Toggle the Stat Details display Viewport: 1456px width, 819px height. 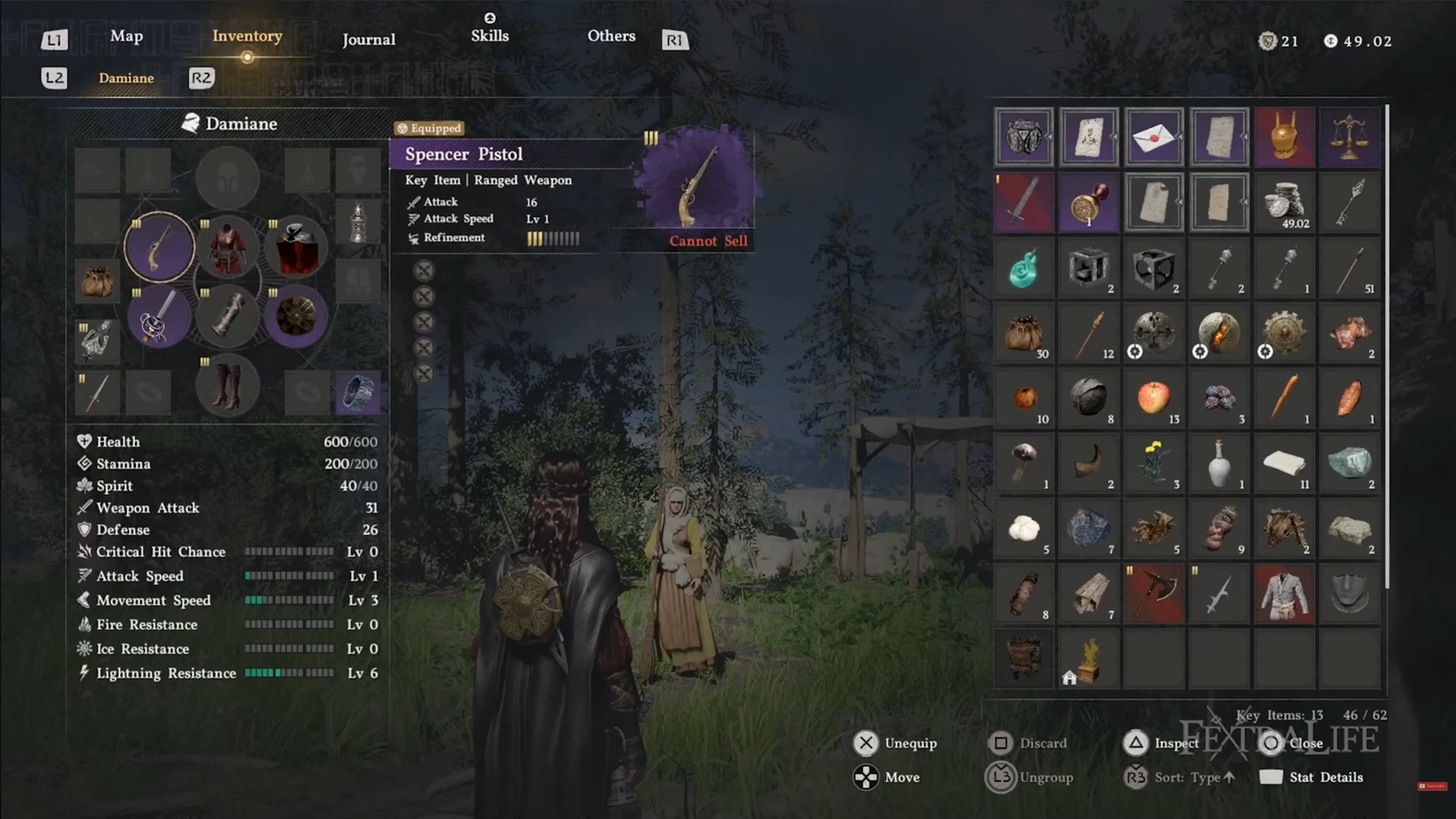pyautogui.click(x=1324, y=778)
